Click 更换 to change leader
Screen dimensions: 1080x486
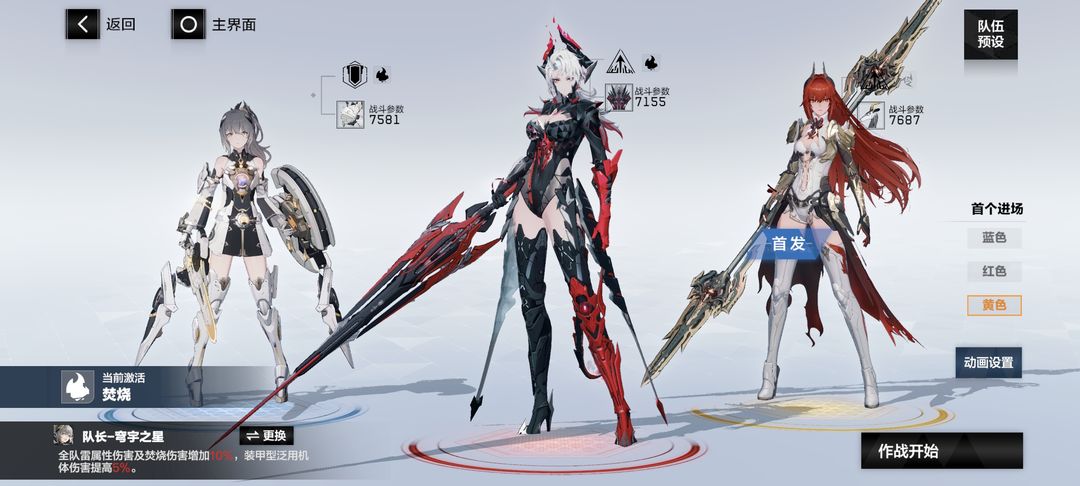click(x=266, y=435)
